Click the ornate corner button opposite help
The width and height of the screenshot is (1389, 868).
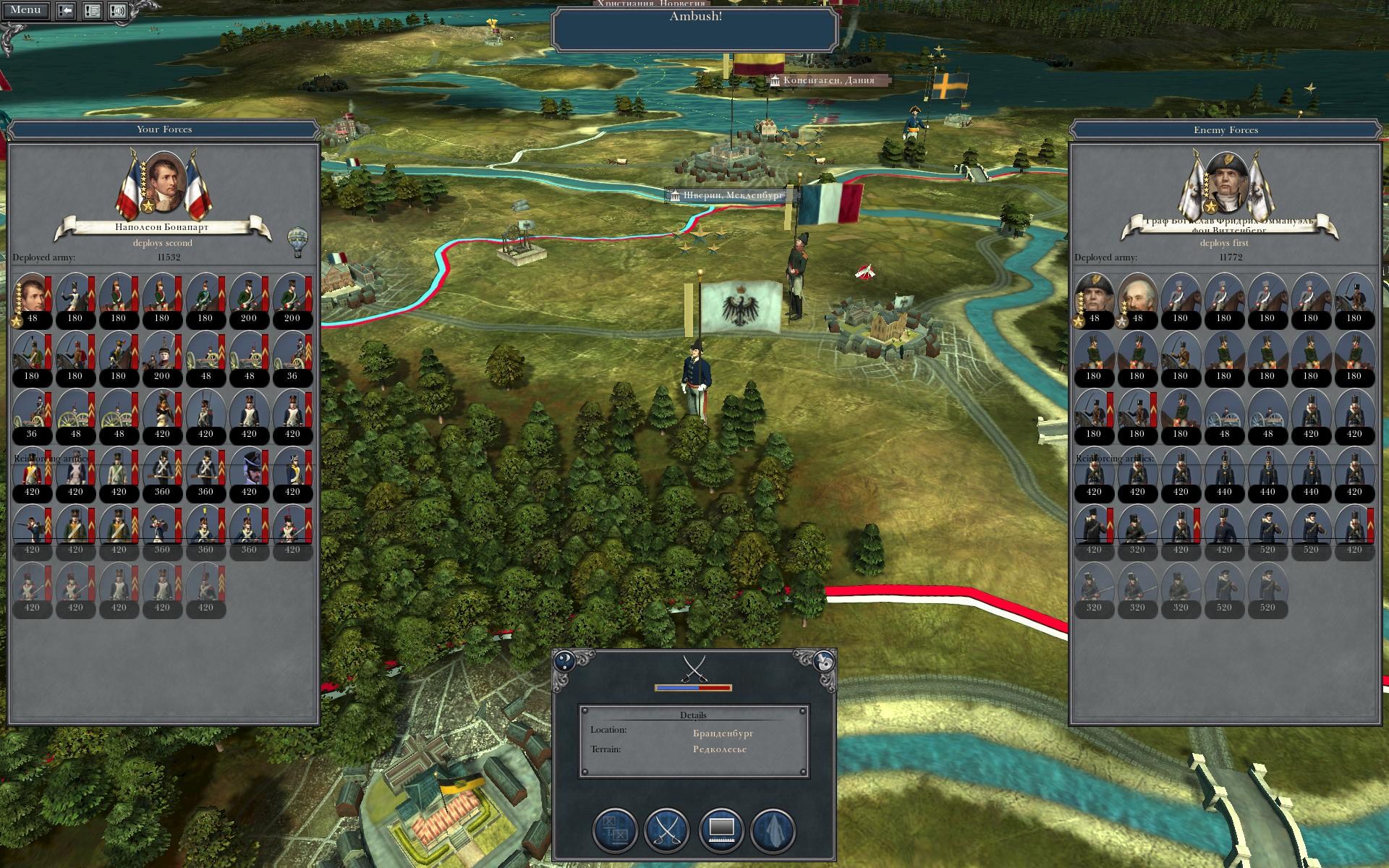824,660
